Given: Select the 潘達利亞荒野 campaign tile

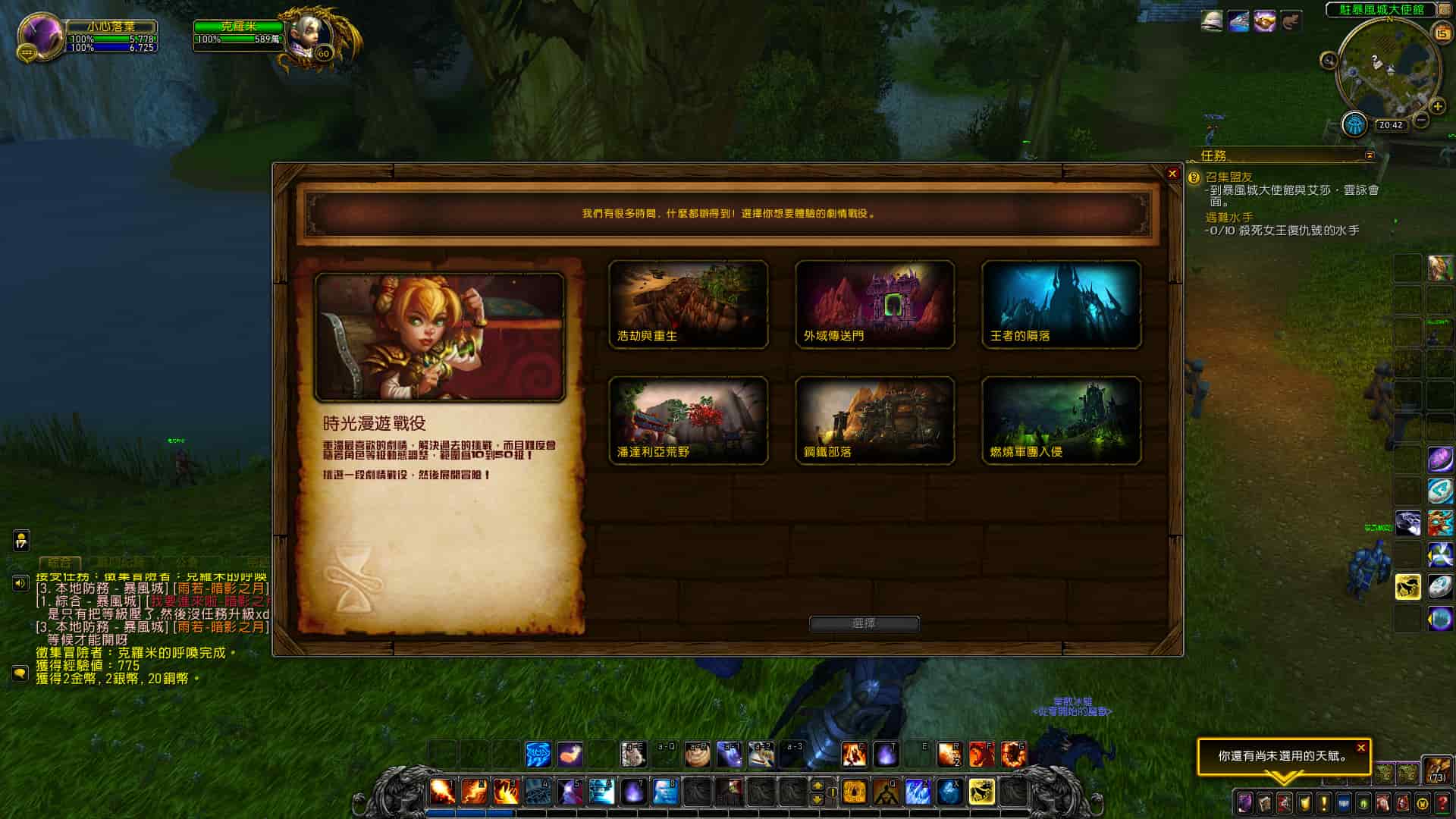Looking at the screenshot, I should tap(688, 421).
